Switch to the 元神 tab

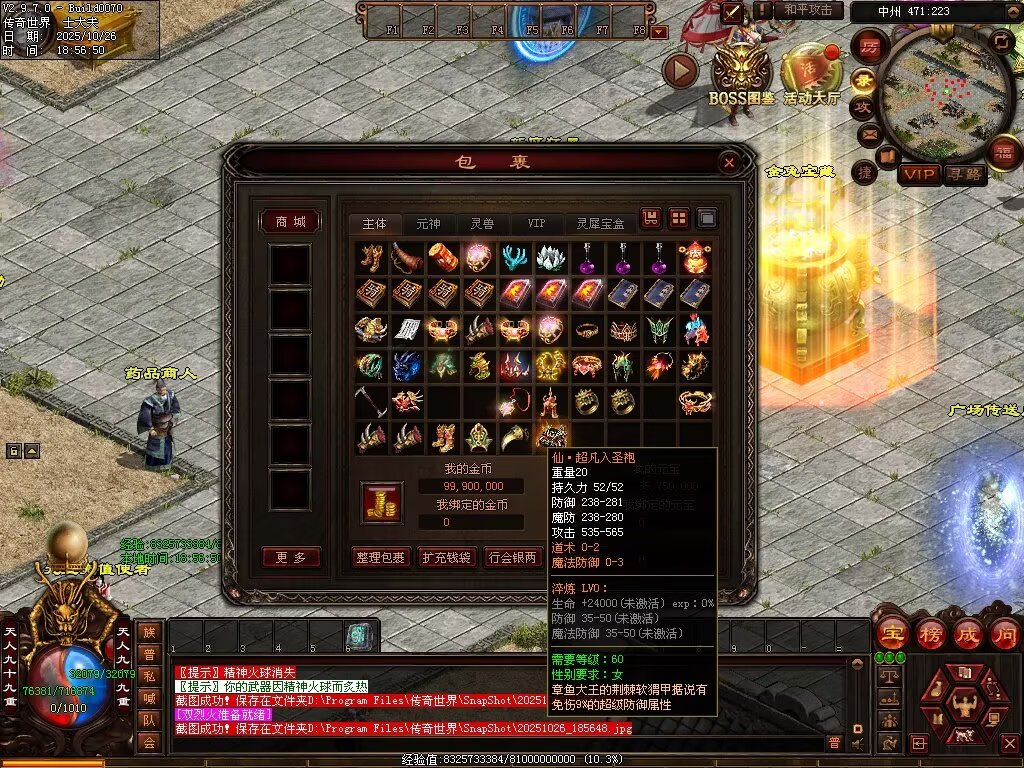(x=428, y=223)
